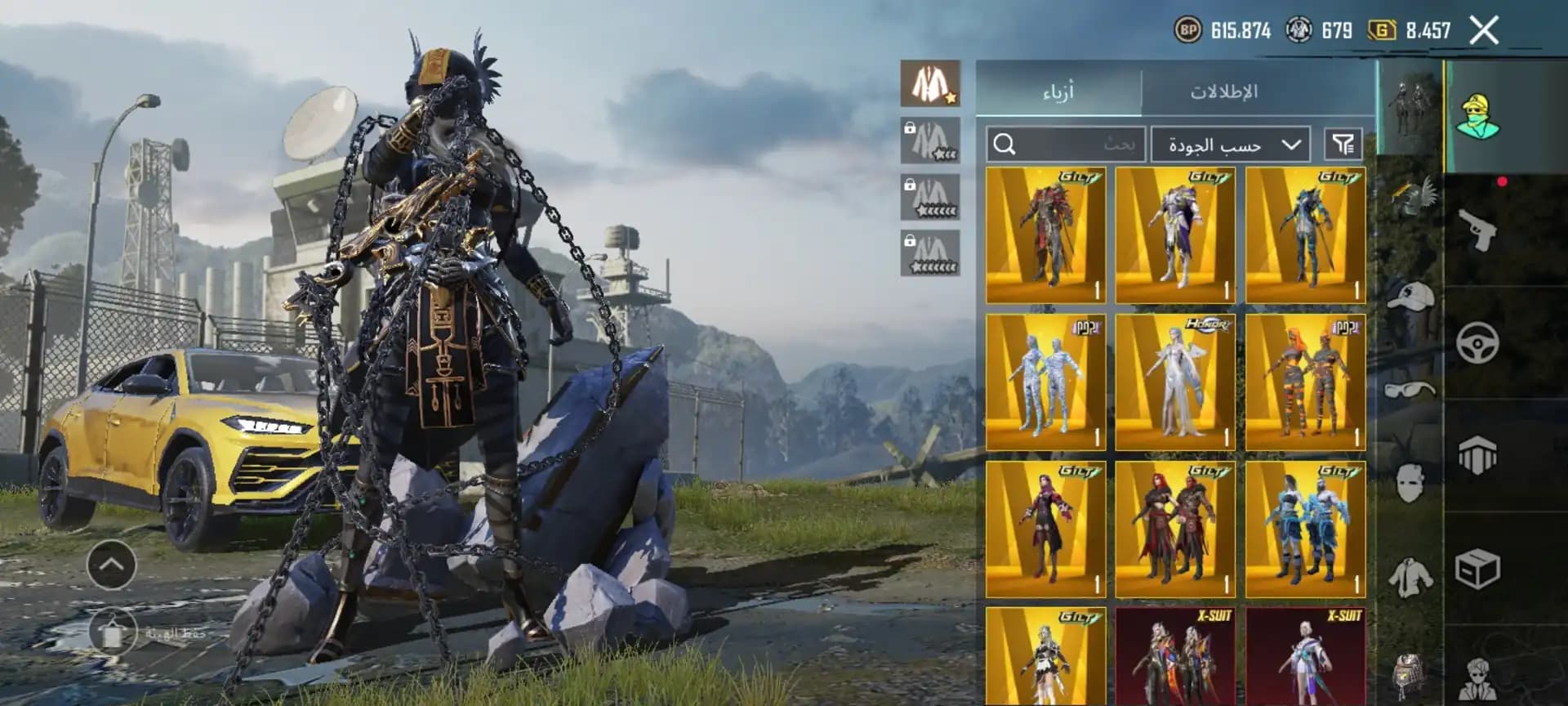
Task: Open the pistol weapons category
Action: point(1477,230)
